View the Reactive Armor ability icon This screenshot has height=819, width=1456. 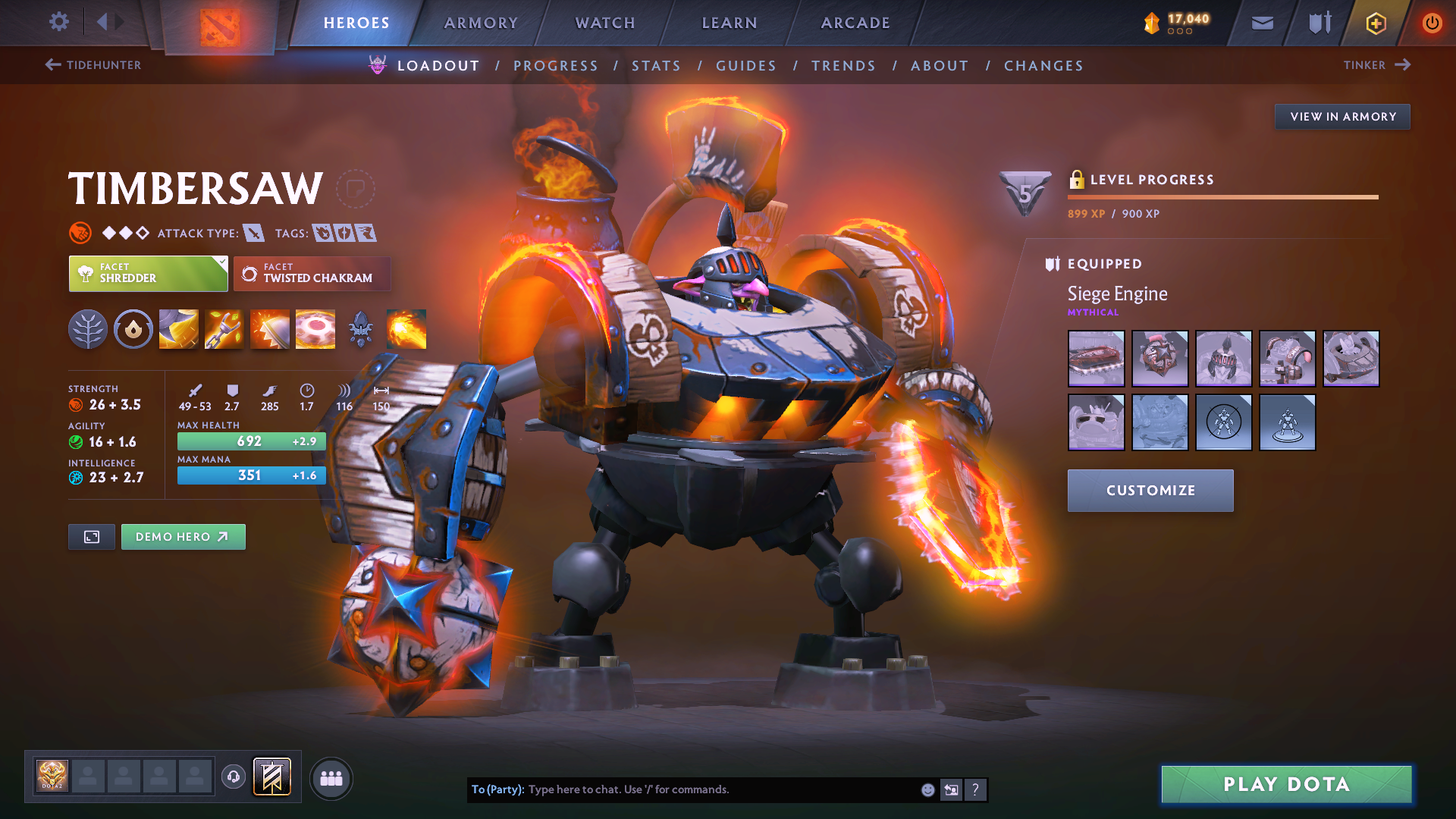tap(269, 328)
